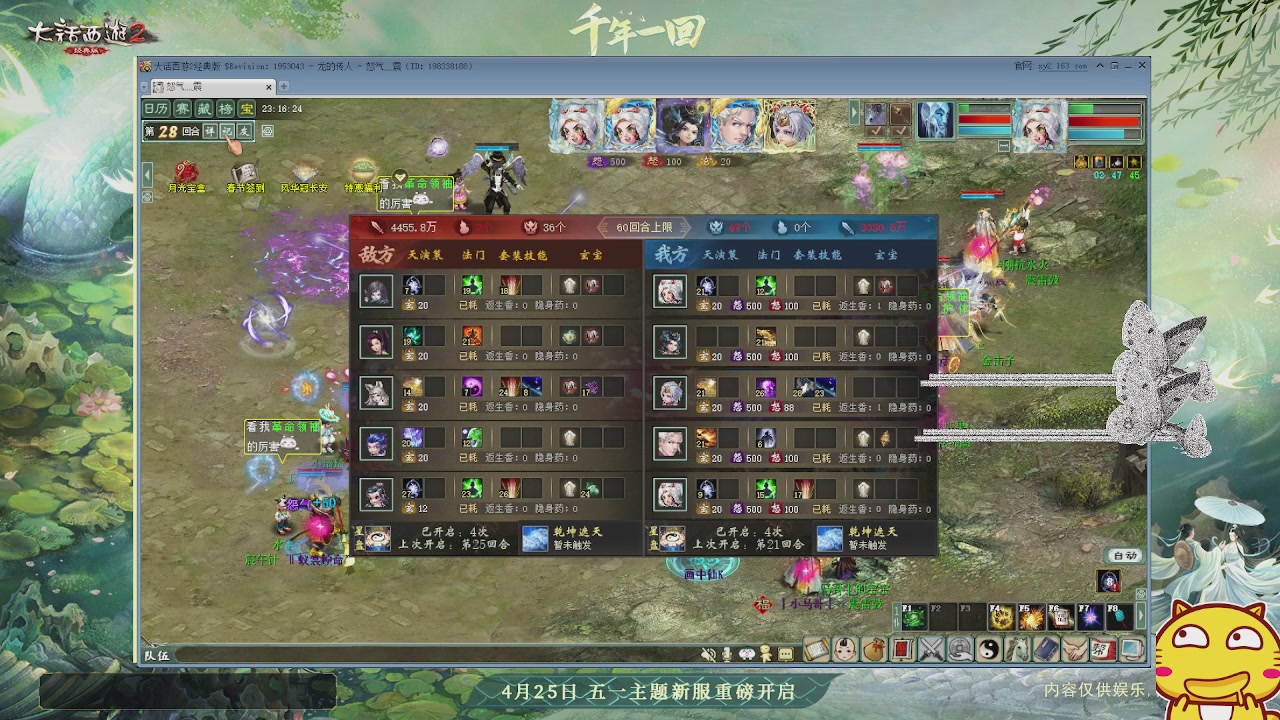Open the 帮 guild banner icon
The image size is (1280, 720).
1103,650
